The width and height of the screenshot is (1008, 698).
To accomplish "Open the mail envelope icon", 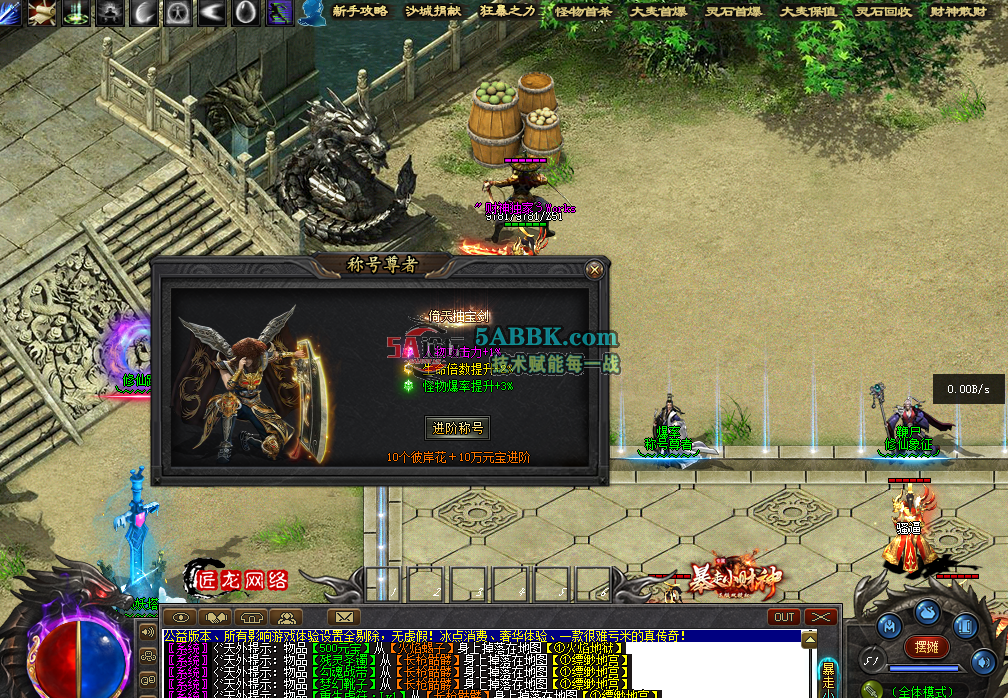I will click(x=343, y=617).
